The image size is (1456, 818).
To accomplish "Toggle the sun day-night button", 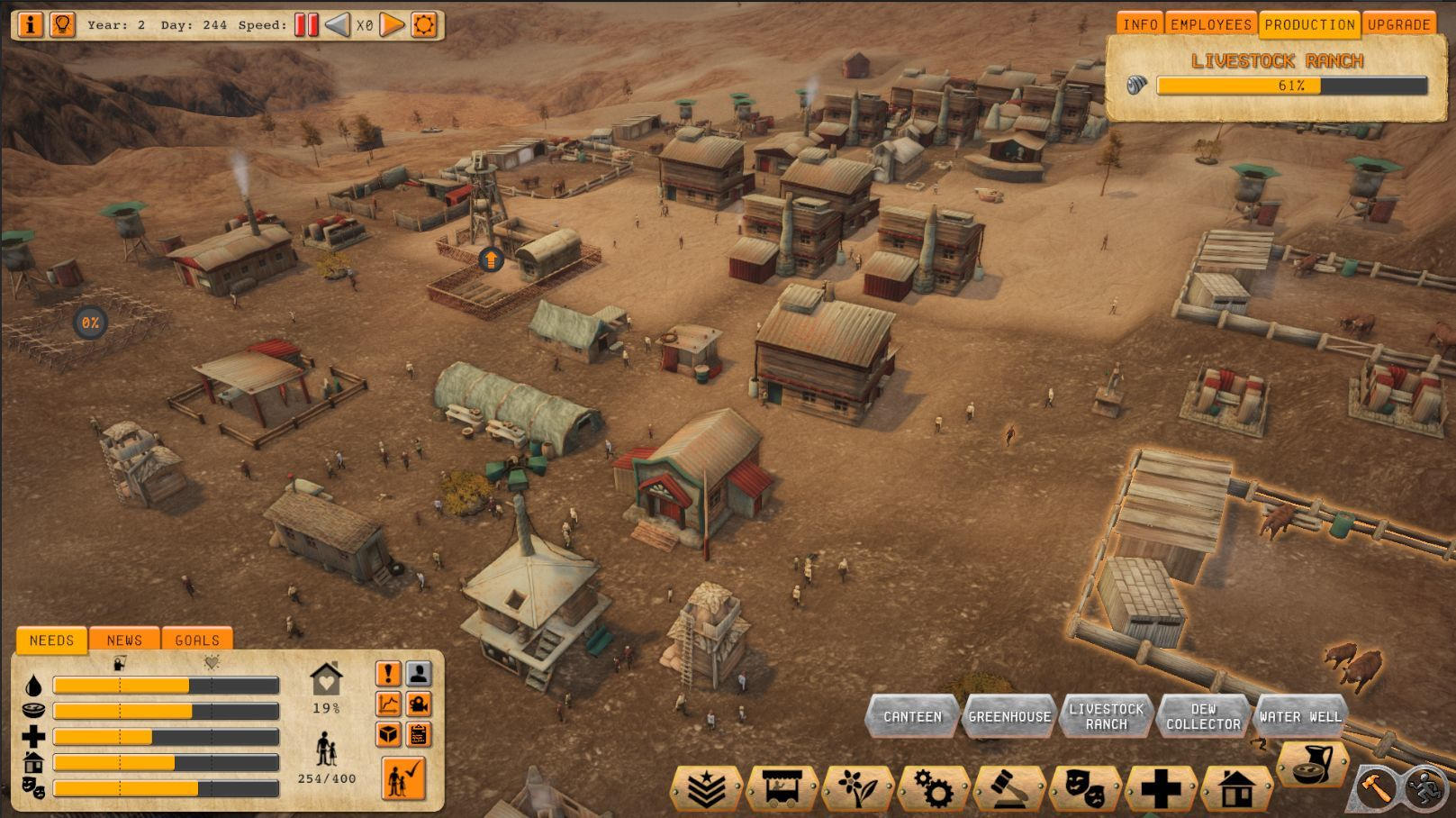I will 424,24.
